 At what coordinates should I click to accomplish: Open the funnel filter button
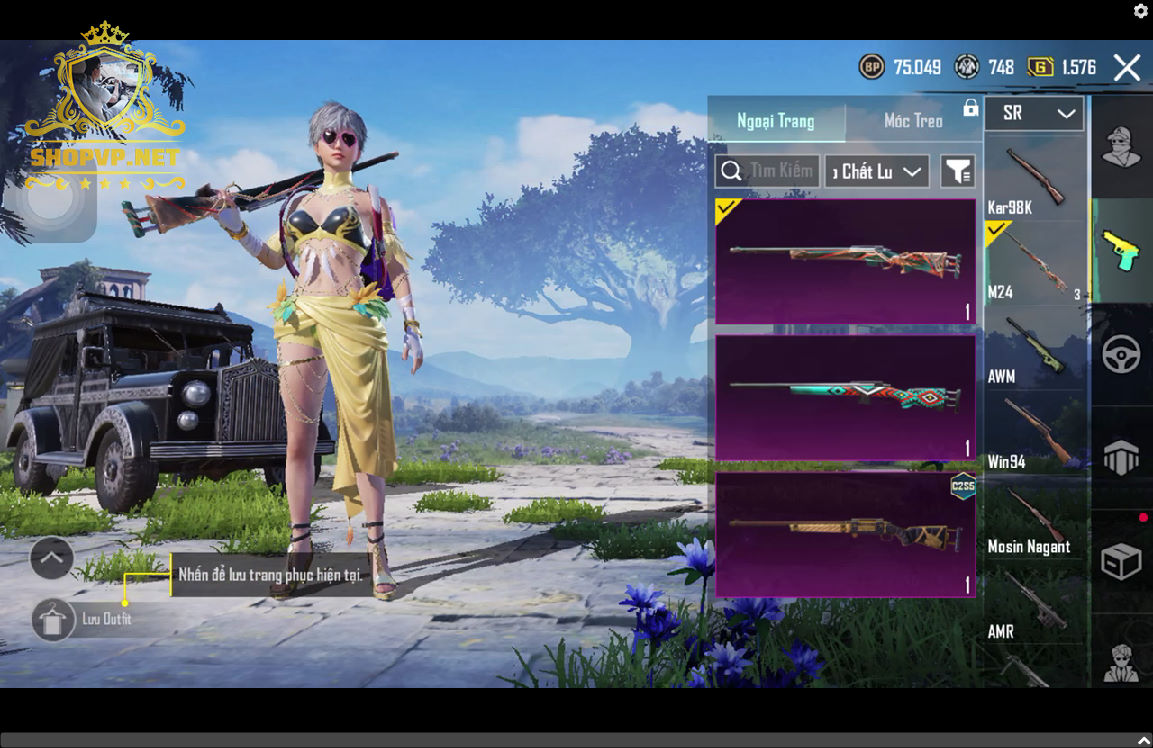(x=957, y=172)
